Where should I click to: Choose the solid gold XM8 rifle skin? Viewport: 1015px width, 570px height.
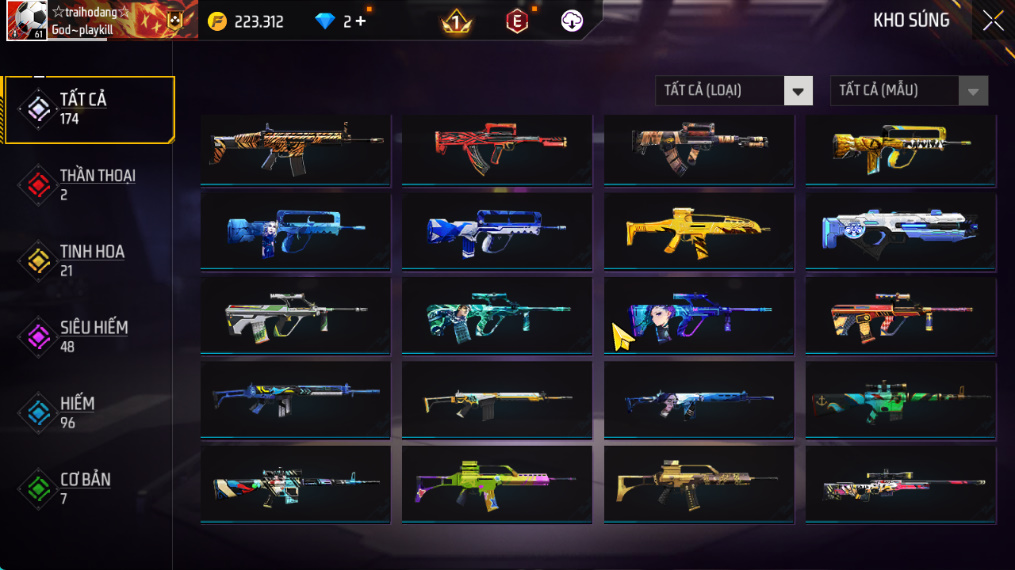[698, 232]
